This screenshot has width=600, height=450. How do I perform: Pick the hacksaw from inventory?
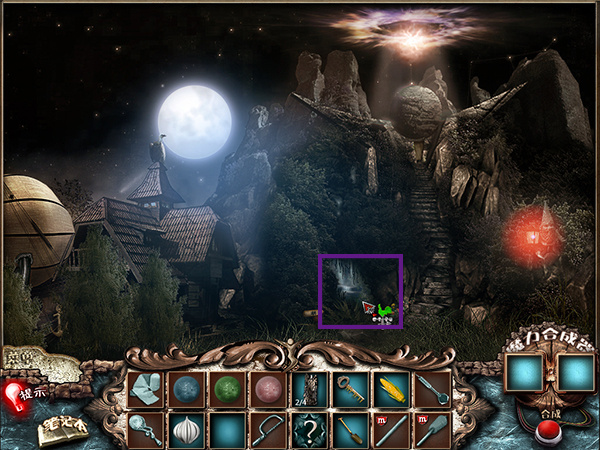[x=268, y=430]
